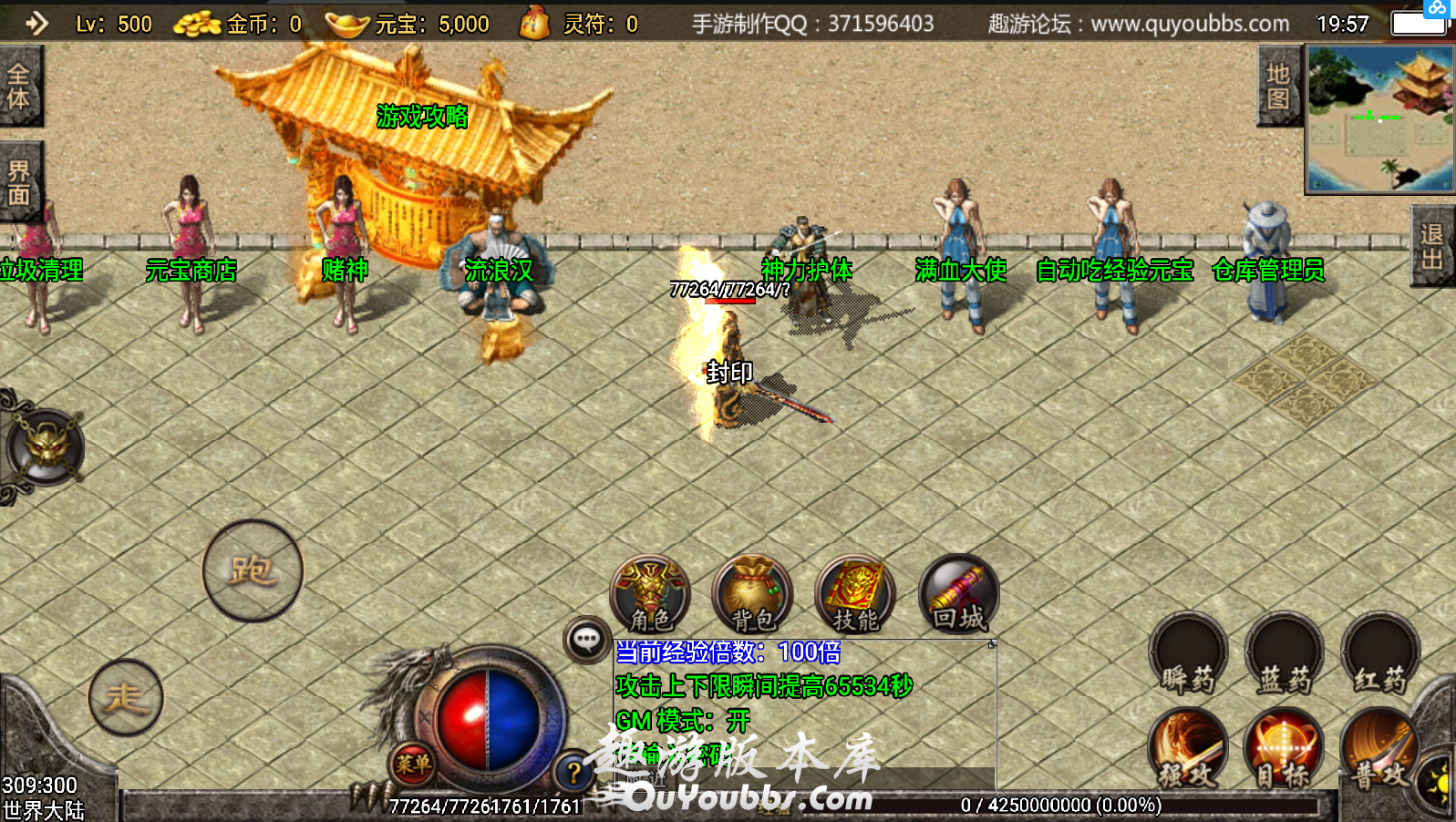Tap the 跑 run button
Viewport: 1456px width, 822px height.
pyautogui.click(x=253, y=570)
